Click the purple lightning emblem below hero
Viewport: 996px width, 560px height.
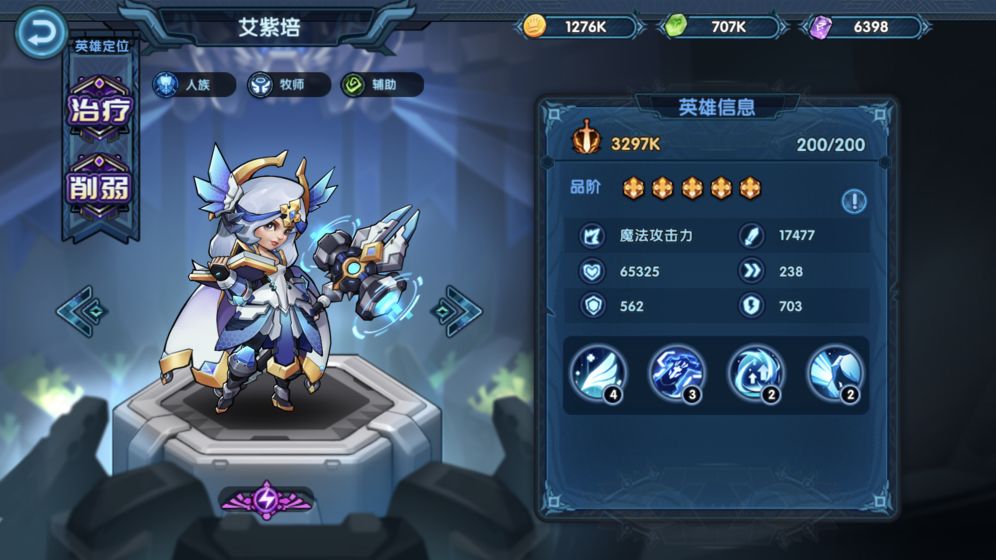click(x=266, y=499)
